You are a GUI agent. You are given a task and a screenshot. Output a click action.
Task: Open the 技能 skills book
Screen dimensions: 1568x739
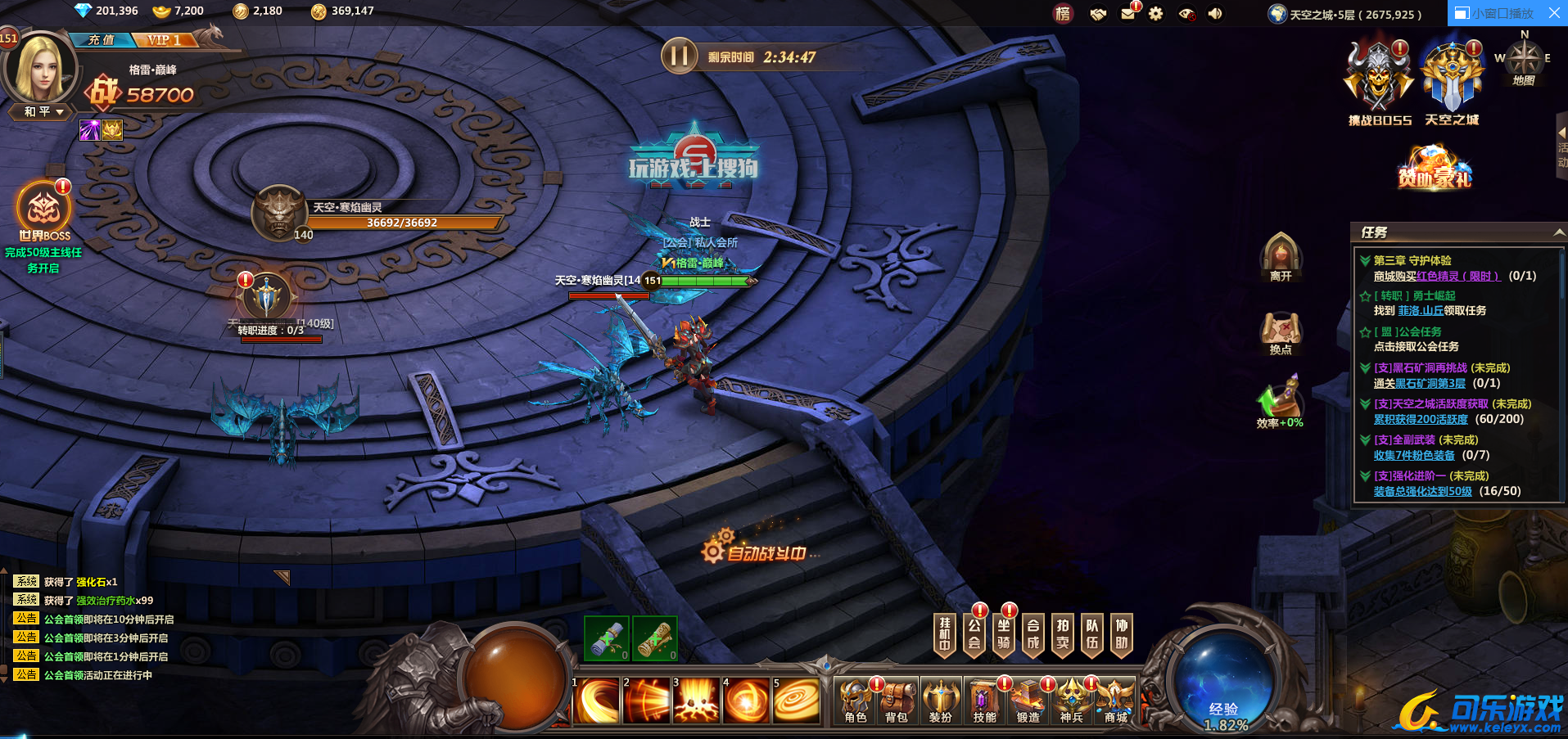pyautogui.click(x=984, y=701)
